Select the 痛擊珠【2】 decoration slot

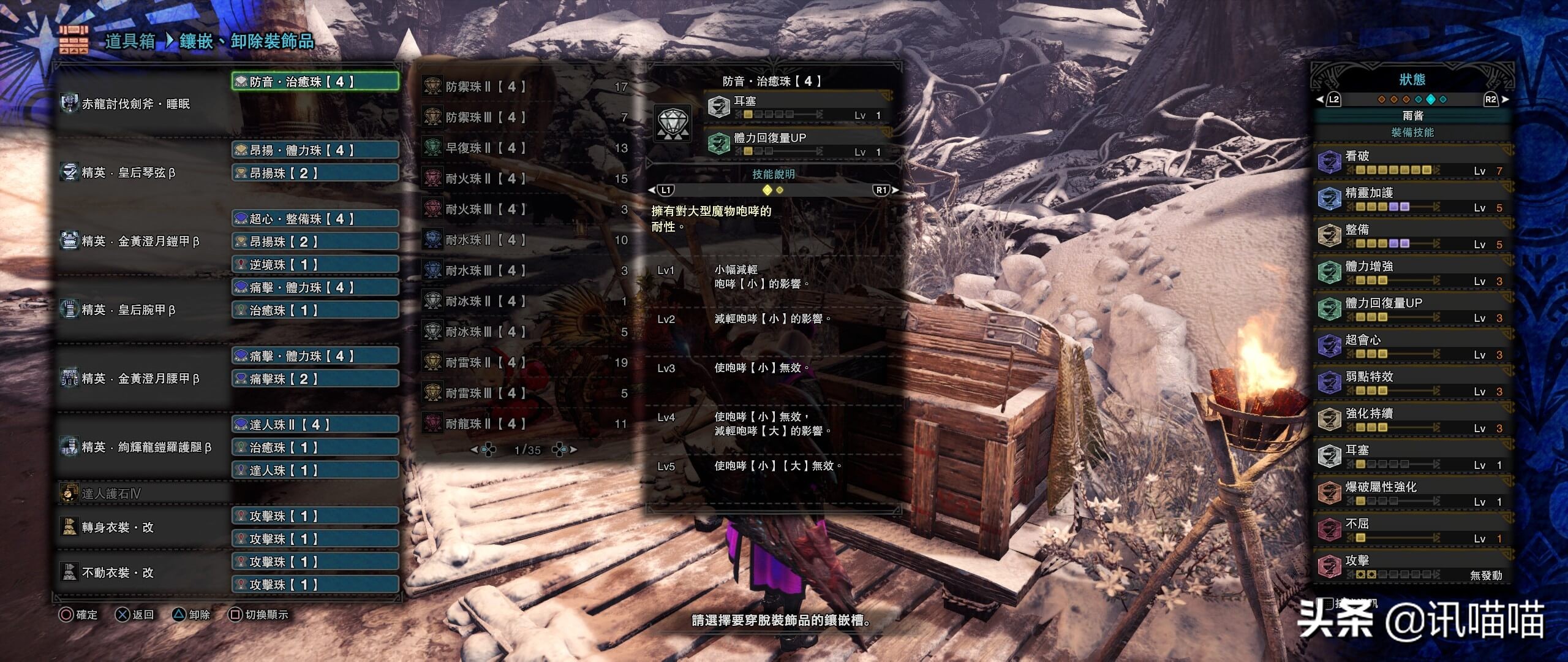click(315, 379)
